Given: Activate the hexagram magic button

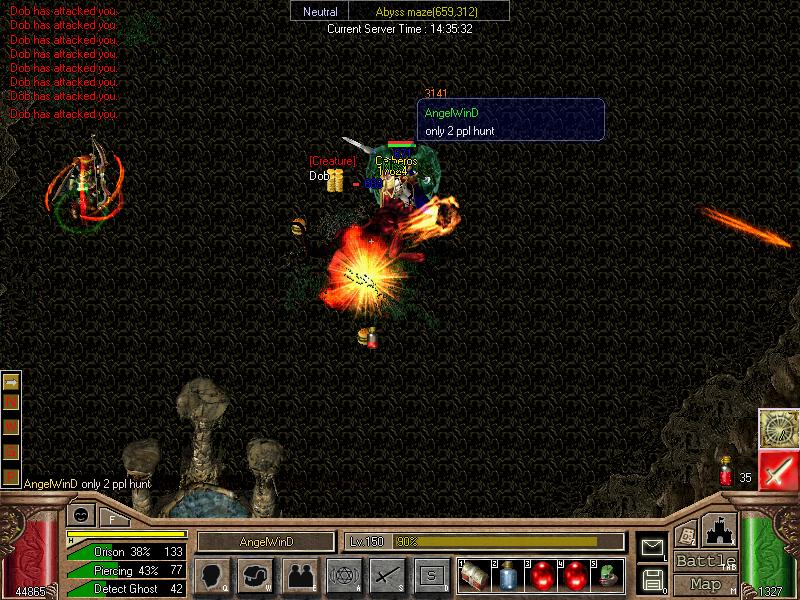Looking at the screenshot, I should coord(344,575).
